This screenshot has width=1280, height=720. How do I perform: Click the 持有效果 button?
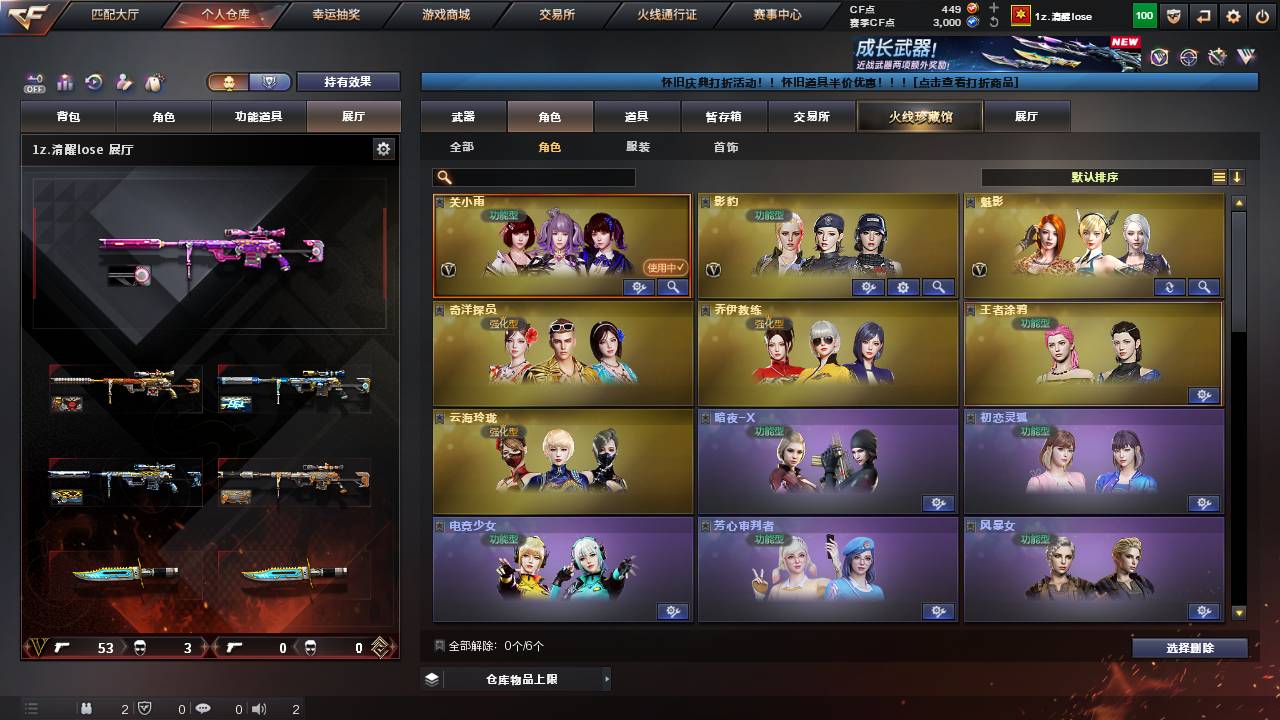[348, 82]
